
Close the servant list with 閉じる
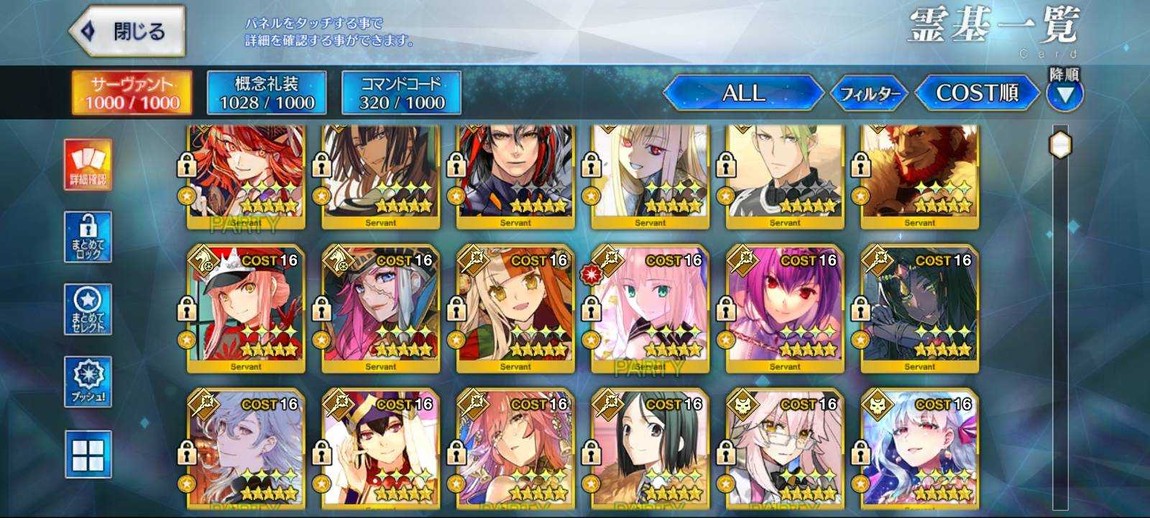127,31
